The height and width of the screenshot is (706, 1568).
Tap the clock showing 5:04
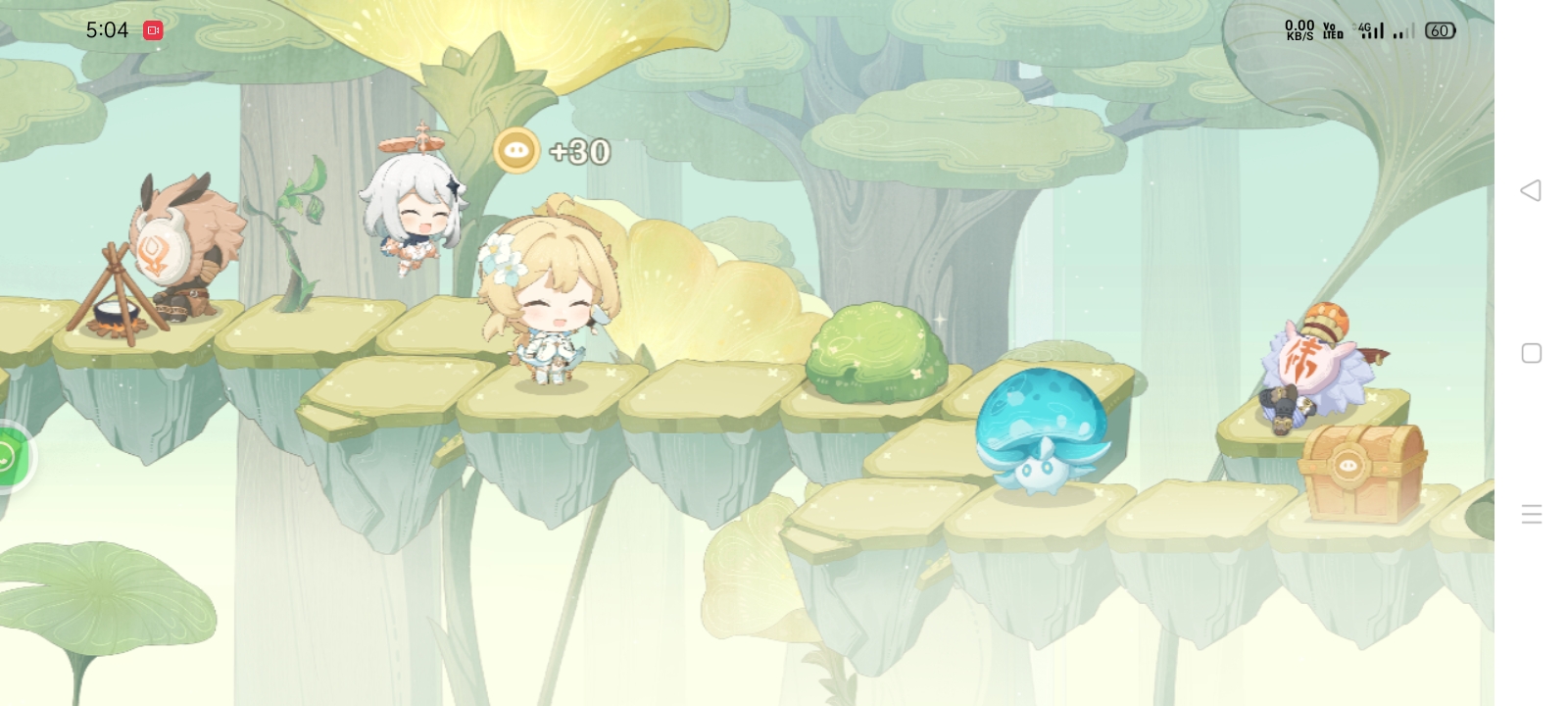108,30
